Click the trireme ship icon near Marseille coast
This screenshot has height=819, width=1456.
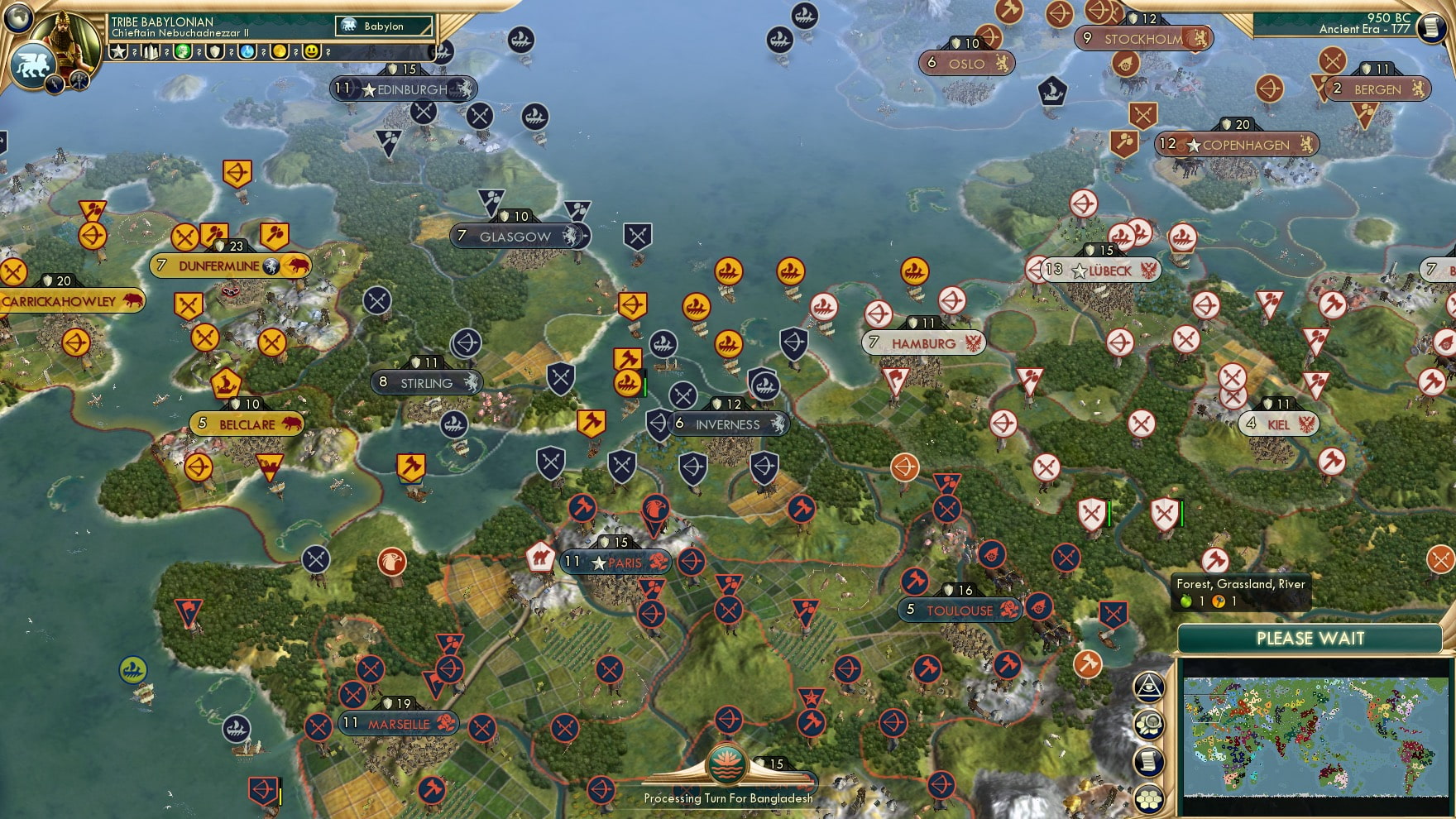tap(237, 728)
